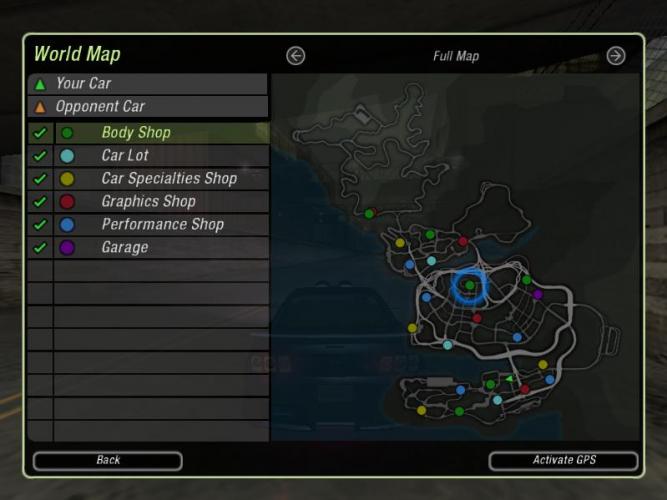Activate GPS for the selected location
The image size is (667, 500).
tap(563, 460)
